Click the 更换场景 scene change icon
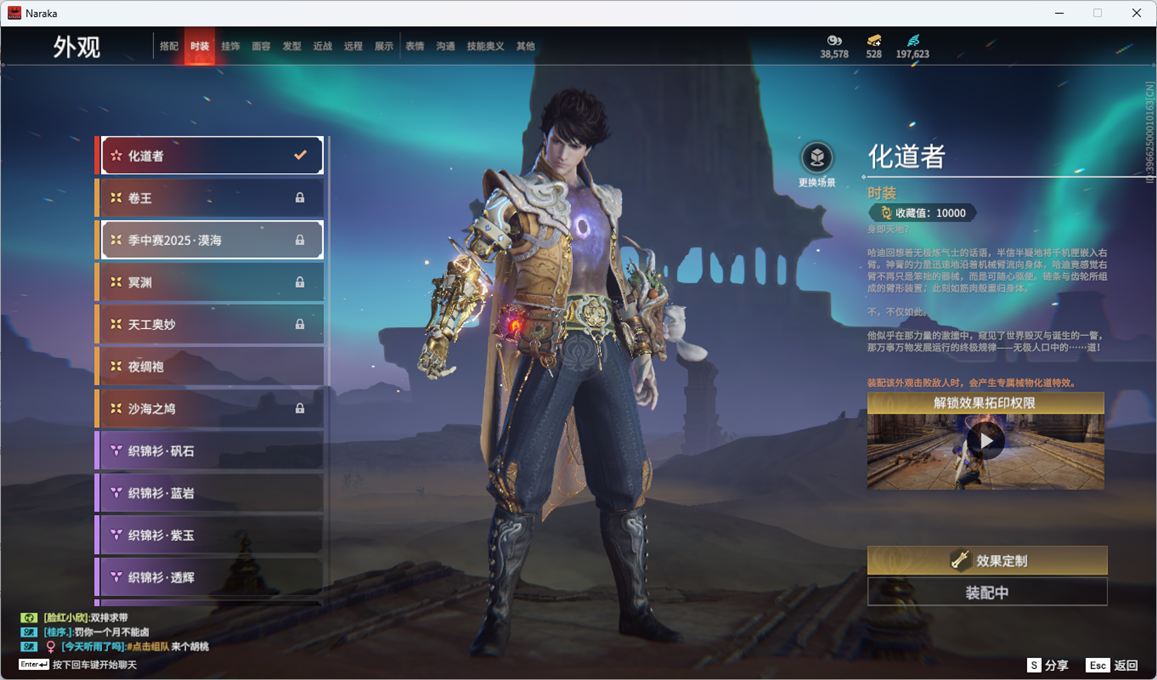Viewport: 1157px width, 680px height. point(817,158)
